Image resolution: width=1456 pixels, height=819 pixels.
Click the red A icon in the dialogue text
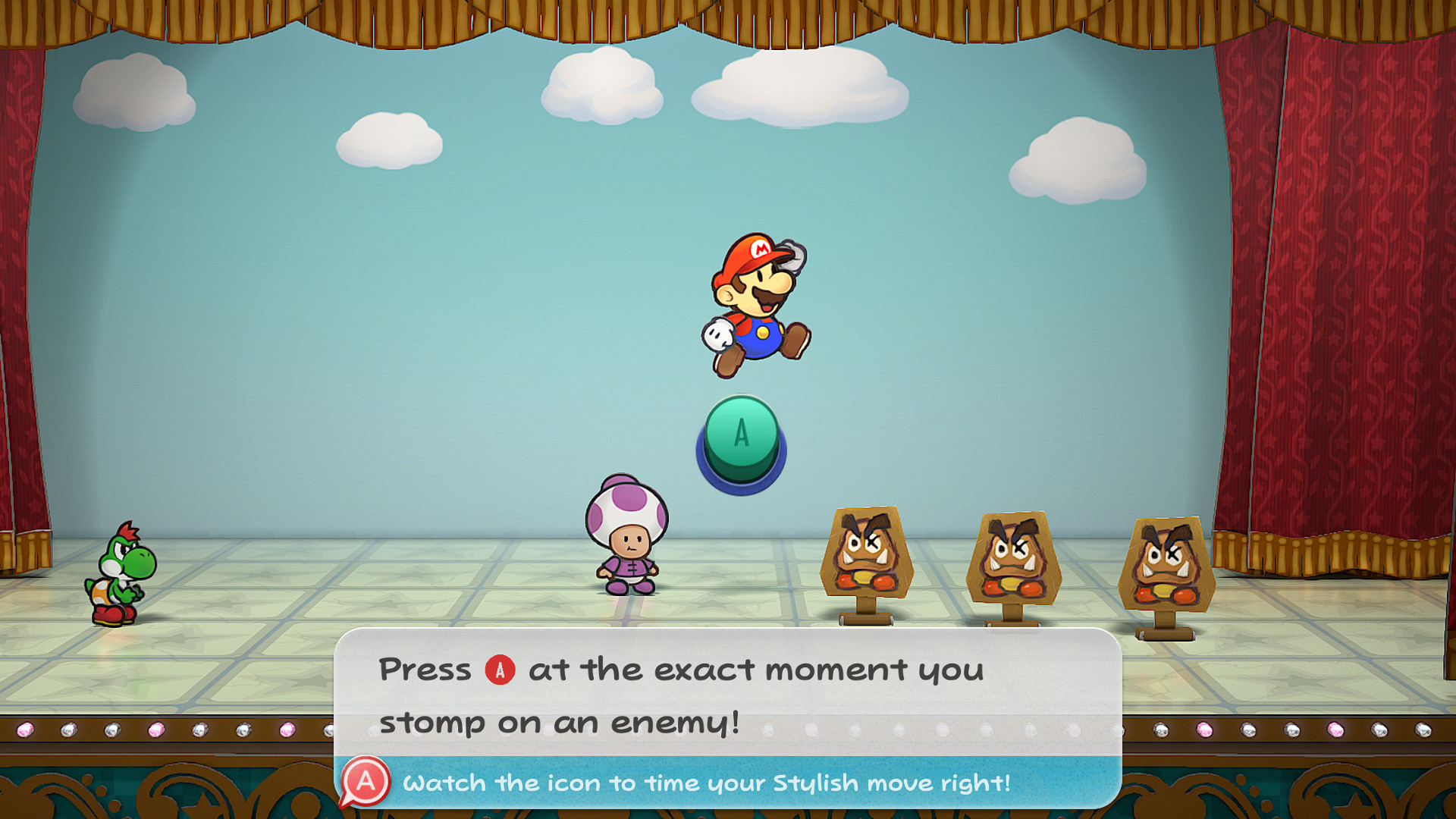pos(500,670)
